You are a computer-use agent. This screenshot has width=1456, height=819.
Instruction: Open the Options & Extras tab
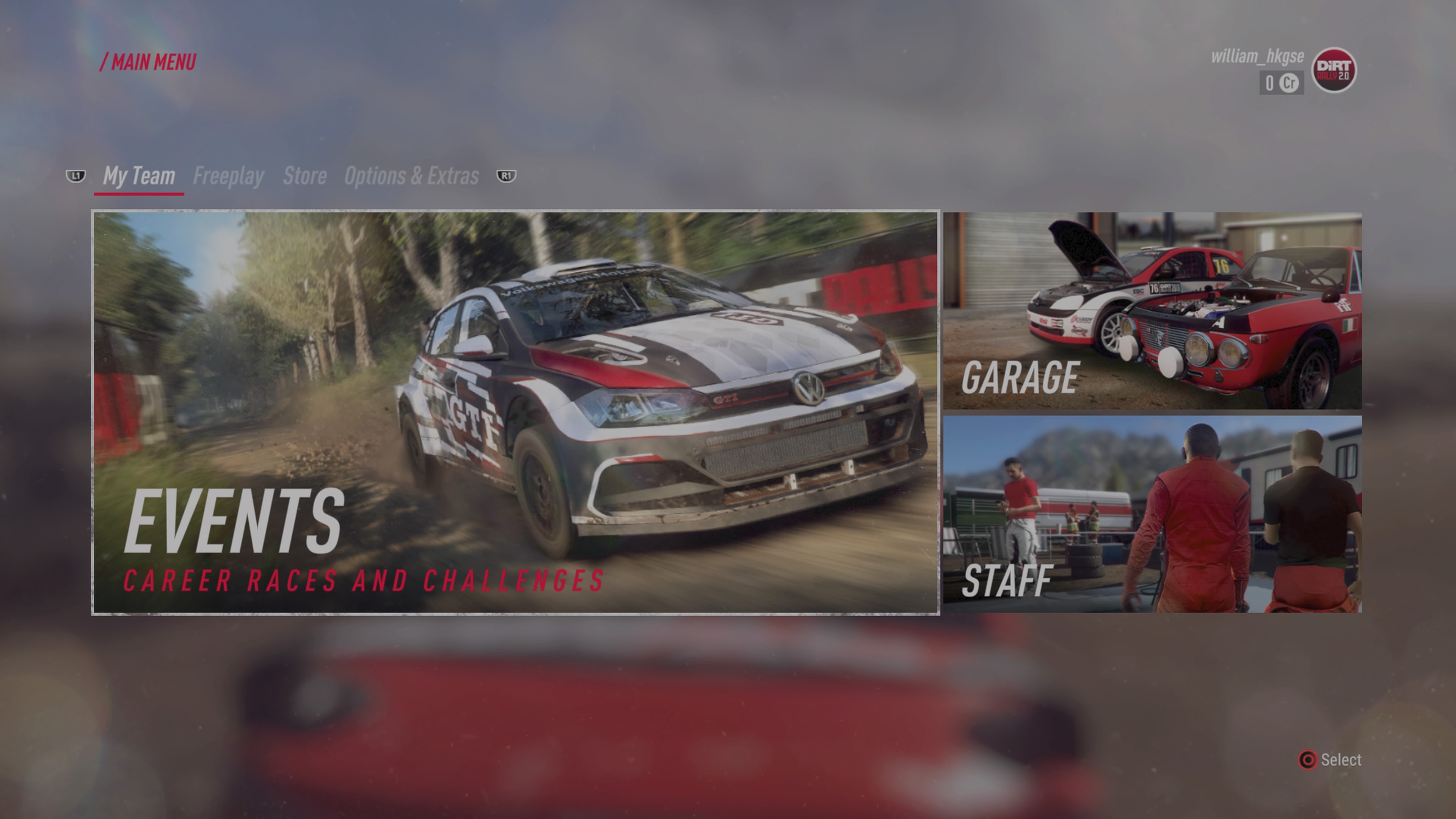pyautogui.click(x=411, y=176)
